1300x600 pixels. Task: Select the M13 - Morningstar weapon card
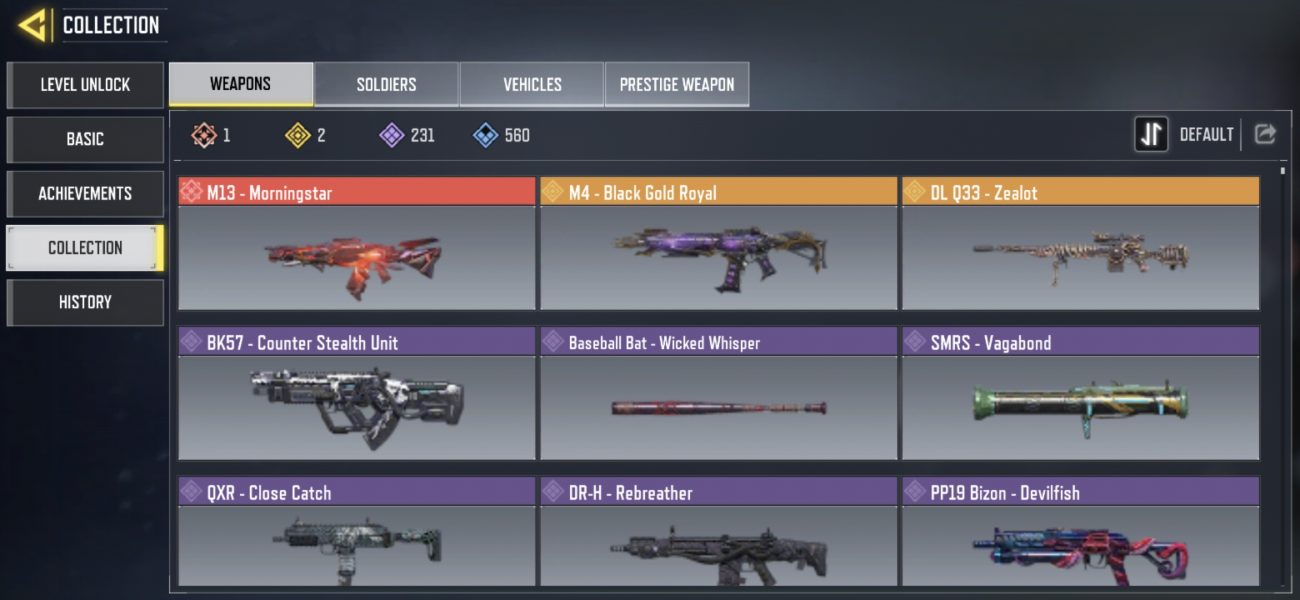click(357, 245)
